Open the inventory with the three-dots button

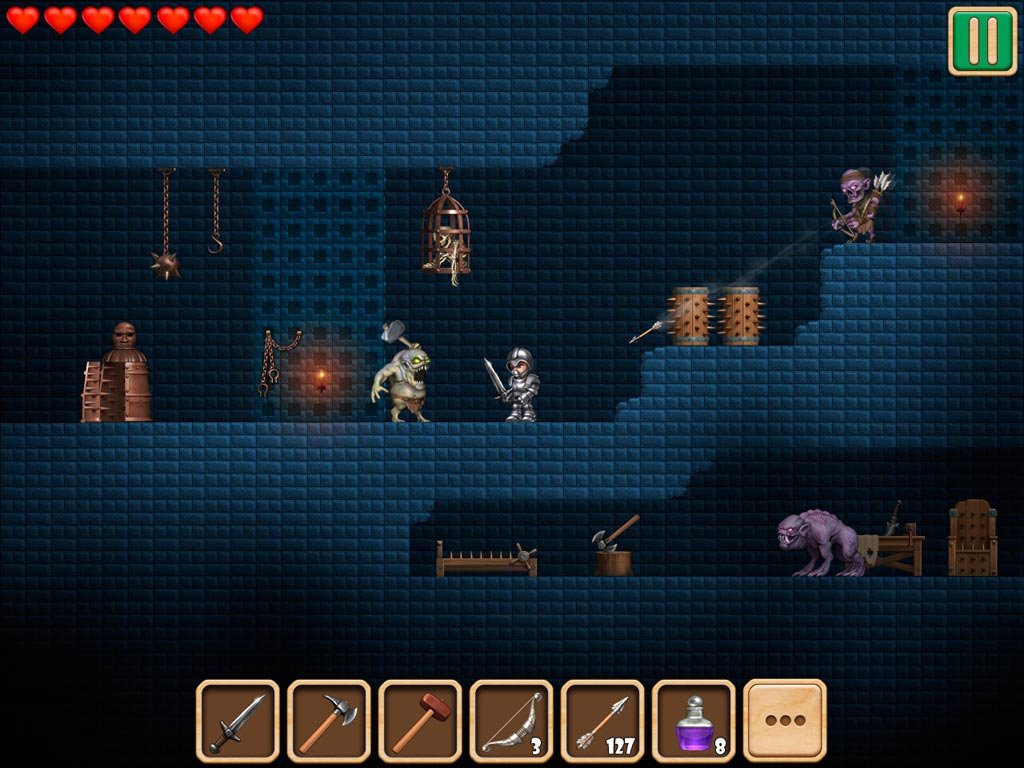[785, 720]
